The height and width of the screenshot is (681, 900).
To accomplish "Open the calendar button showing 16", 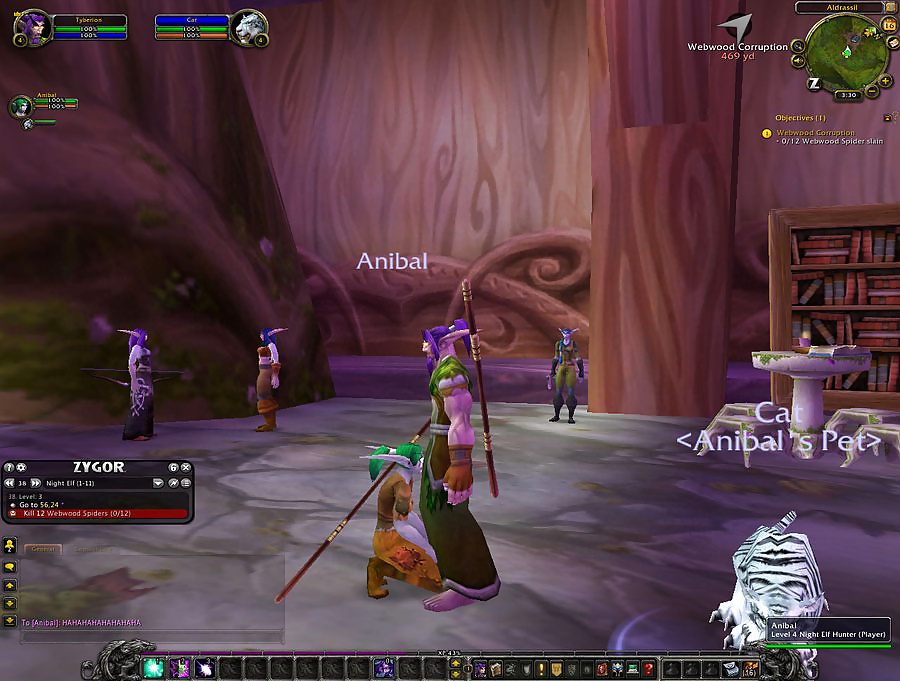I will pyautogui.click(x=889, y=24).
